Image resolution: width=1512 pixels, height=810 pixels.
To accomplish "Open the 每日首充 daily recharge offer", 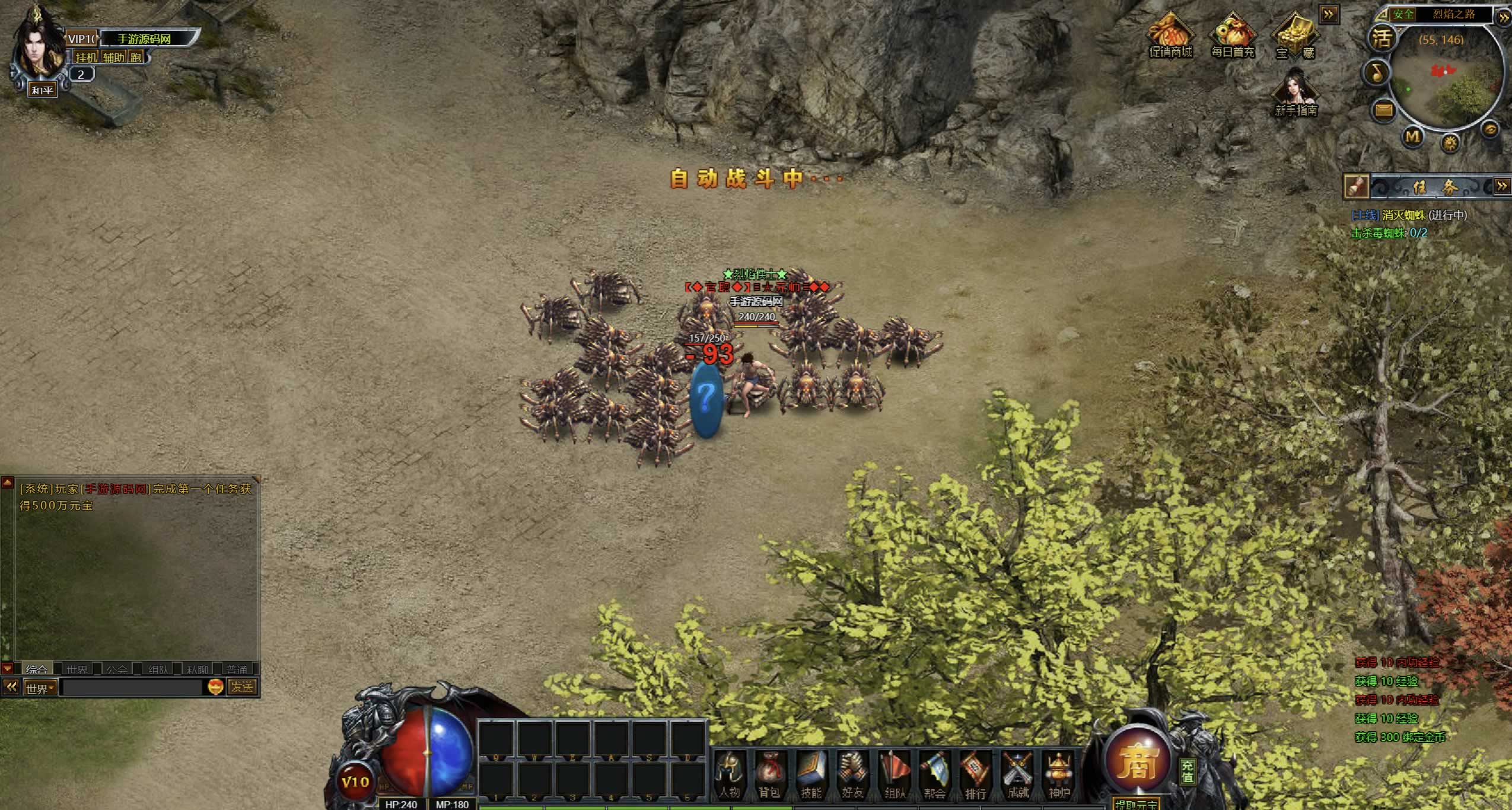I will coord(1233,37).
